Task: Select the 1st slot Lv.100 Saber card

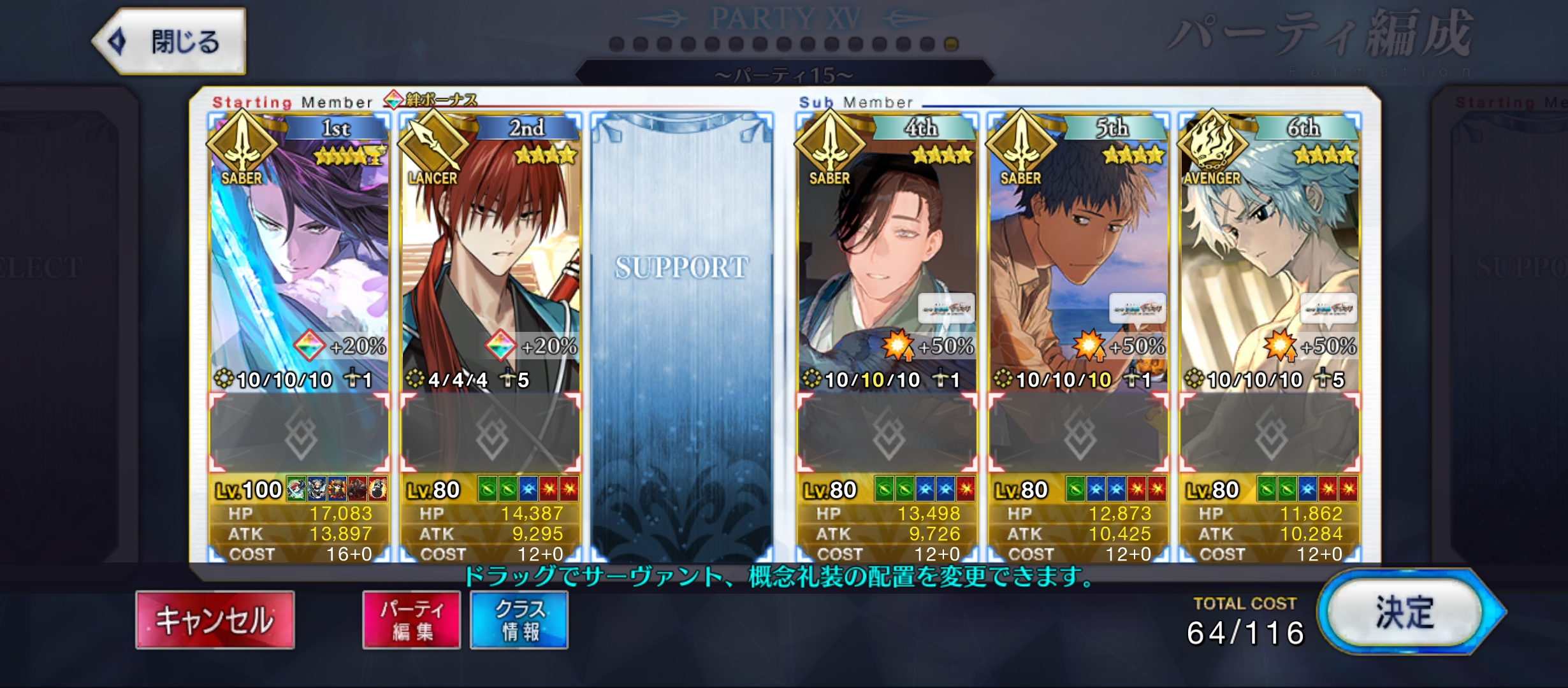Action: pos(300,255)
